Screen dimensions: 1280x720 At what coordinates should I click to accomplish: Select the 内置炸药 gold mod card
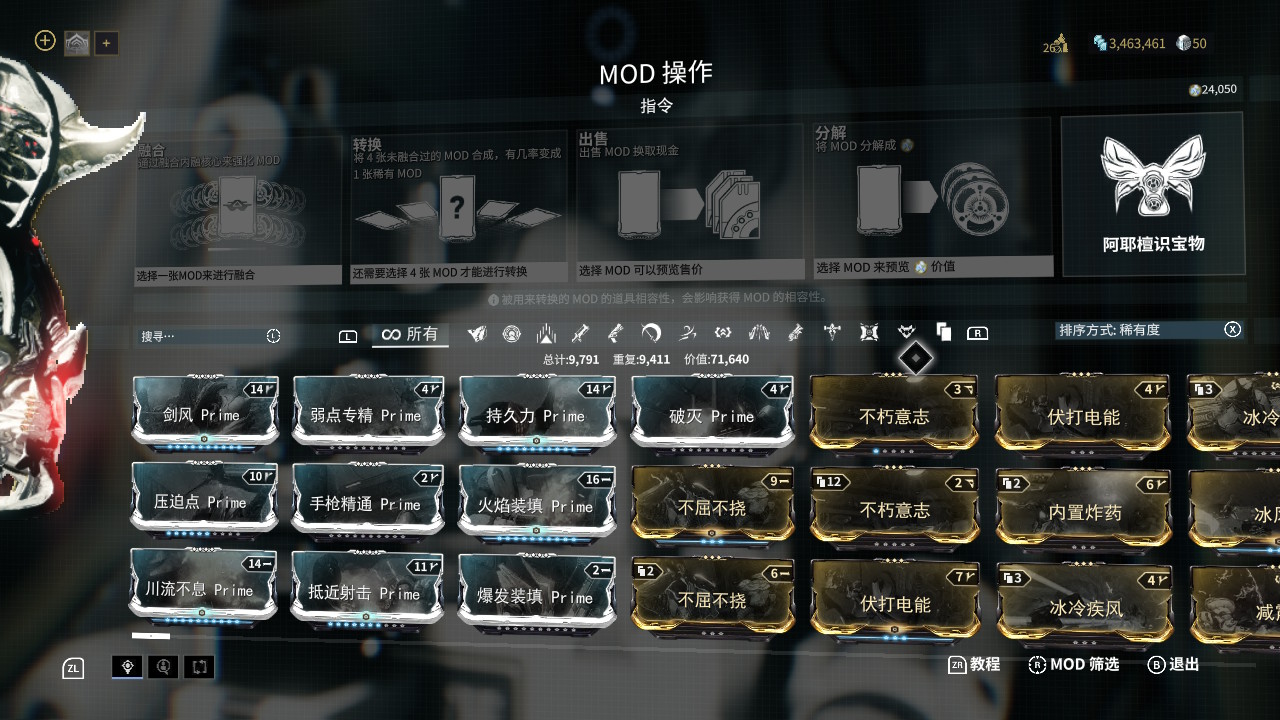1084,512
